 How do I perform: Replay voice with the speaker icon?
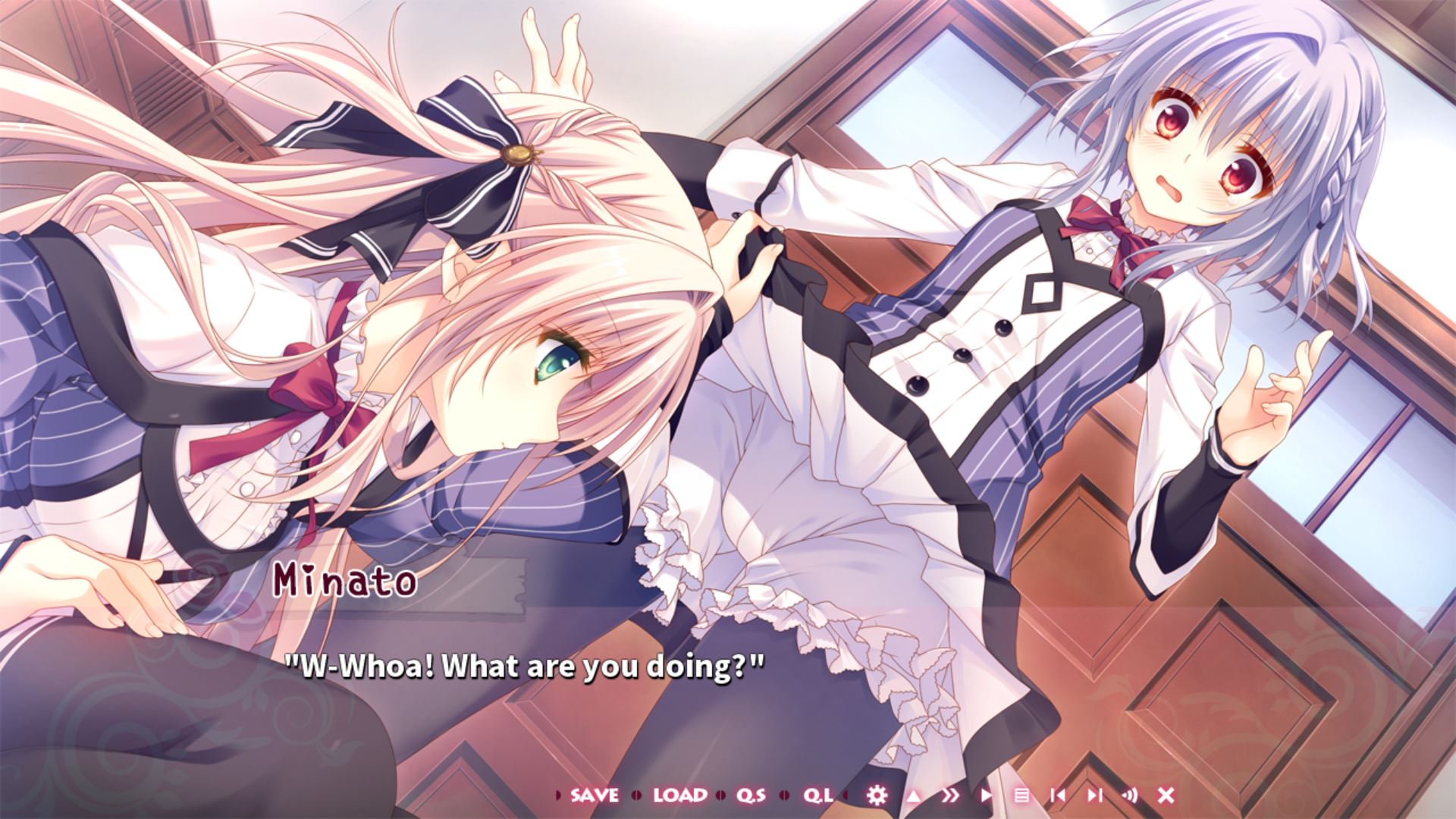pyautogui.click(x=1130, y=795)
